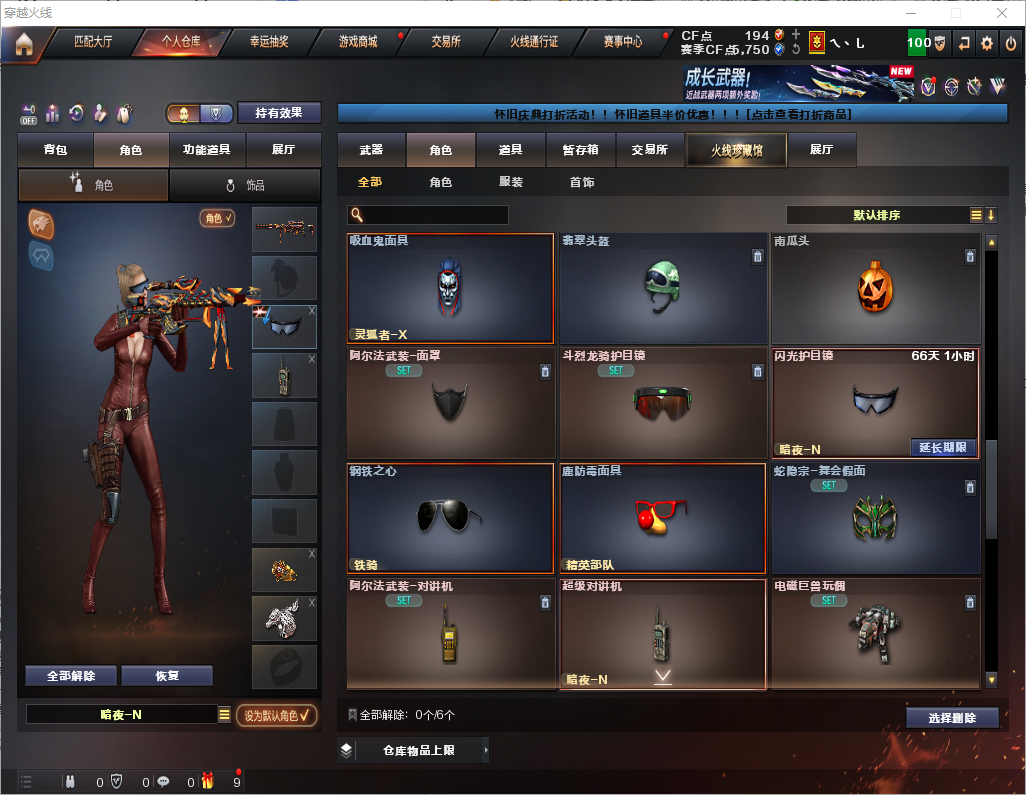Click the 选择删除 select delete button

[x=952, y=718]
